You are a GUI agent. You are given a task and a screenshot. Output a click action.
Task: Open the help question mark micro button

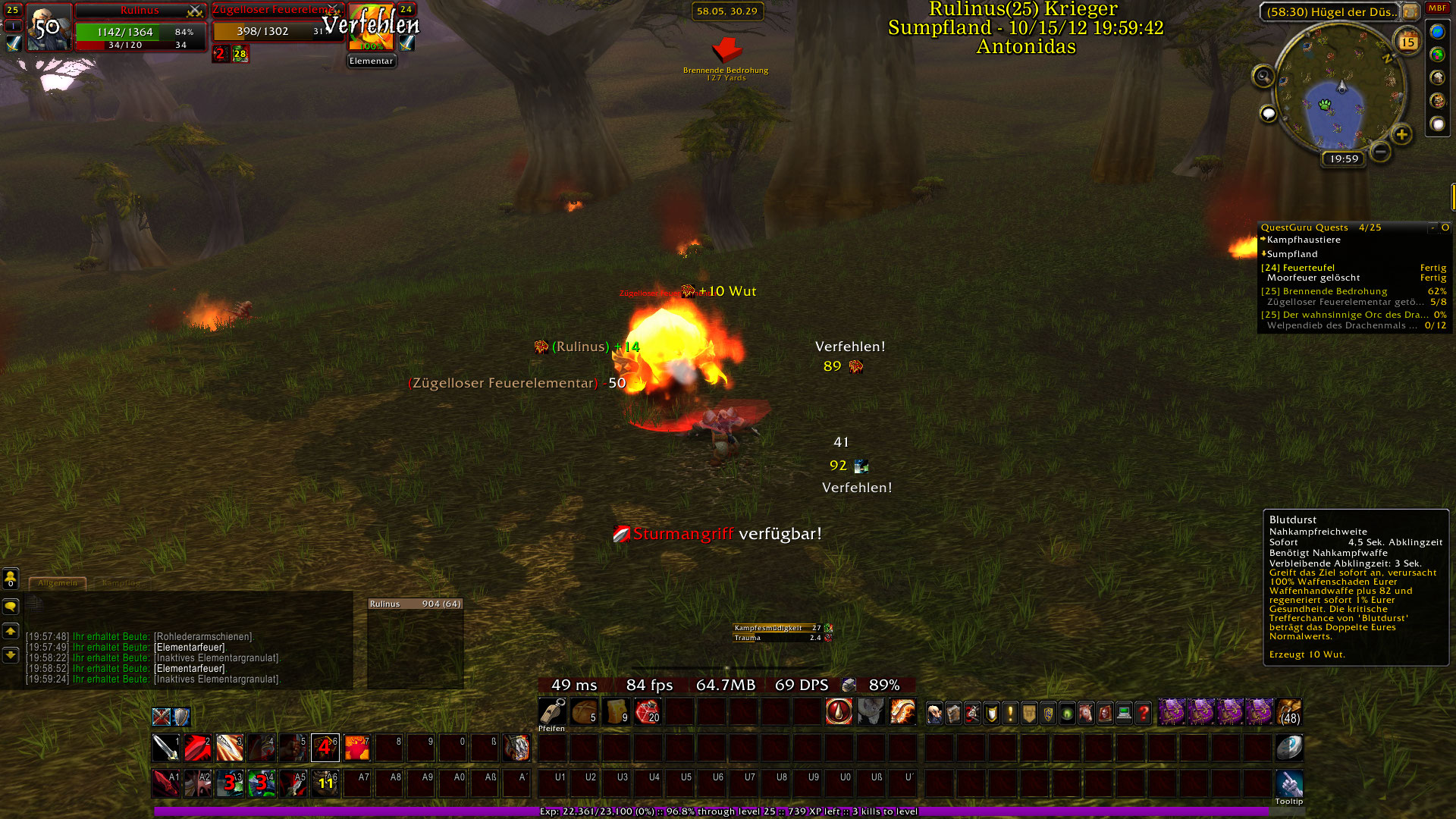coord(1144,713)
